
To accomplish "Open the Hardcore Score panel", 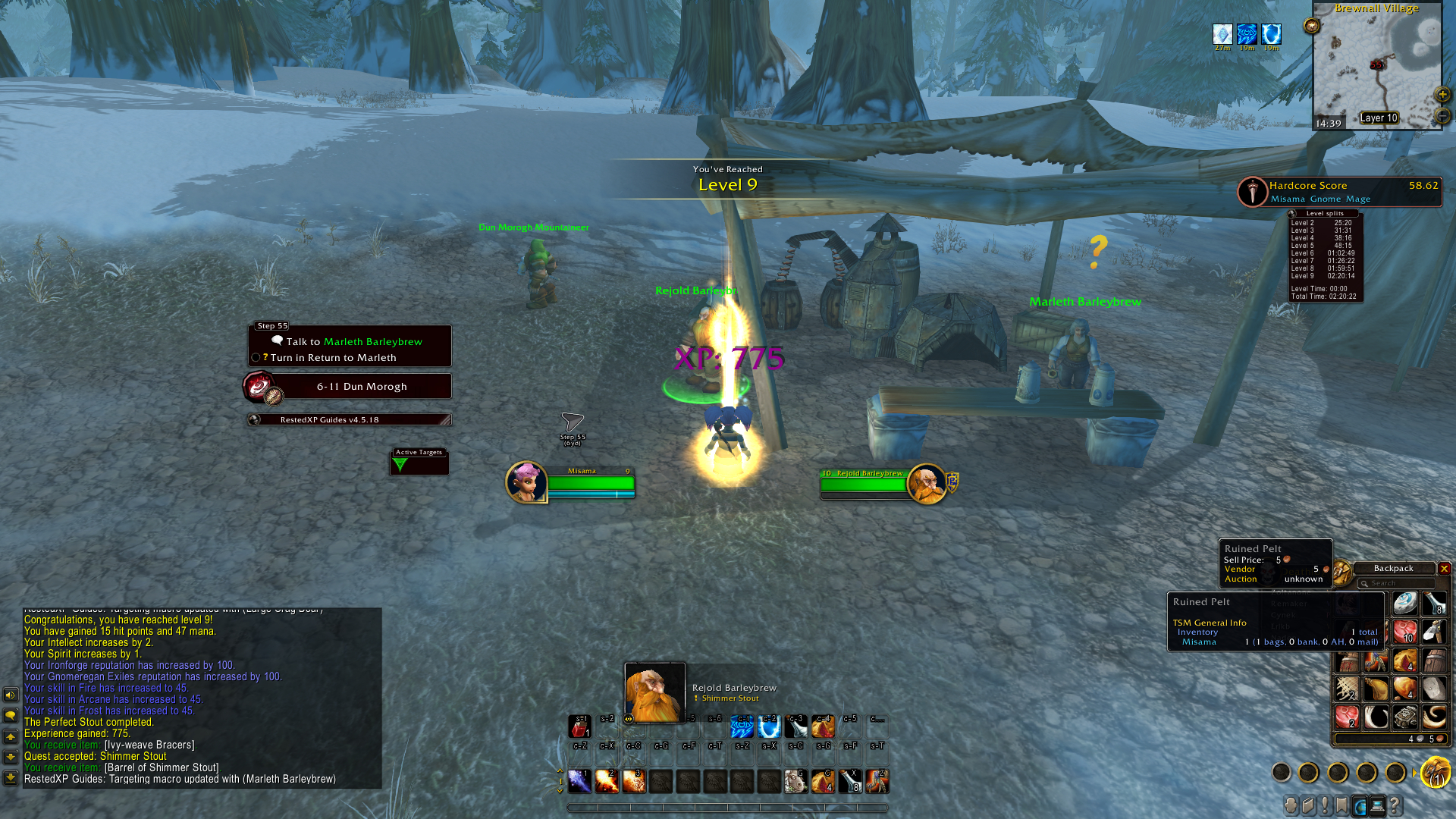I will pos(1341,192).
